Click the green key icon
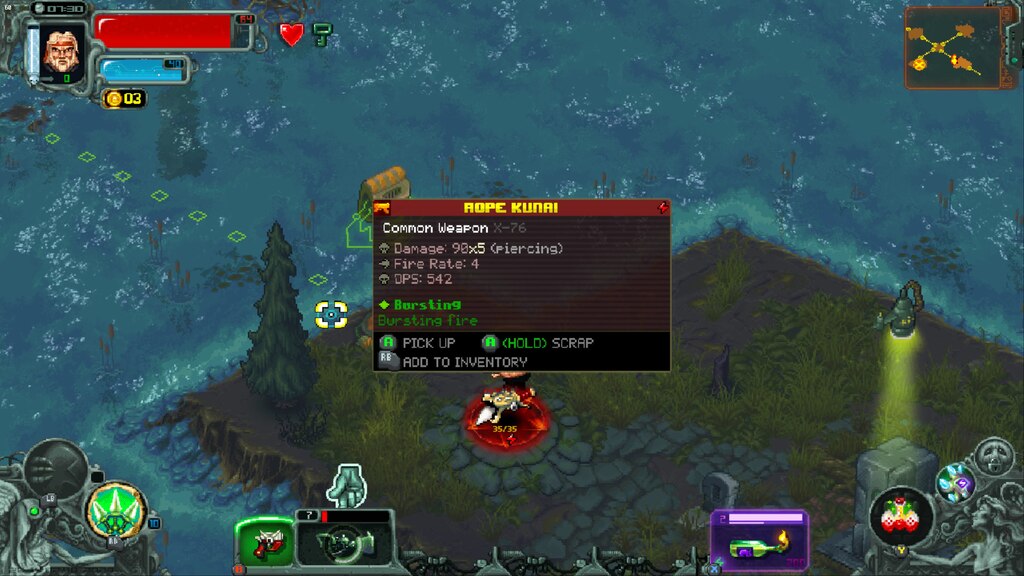The width and height of the screenshot is (1024, 576). 322,35
